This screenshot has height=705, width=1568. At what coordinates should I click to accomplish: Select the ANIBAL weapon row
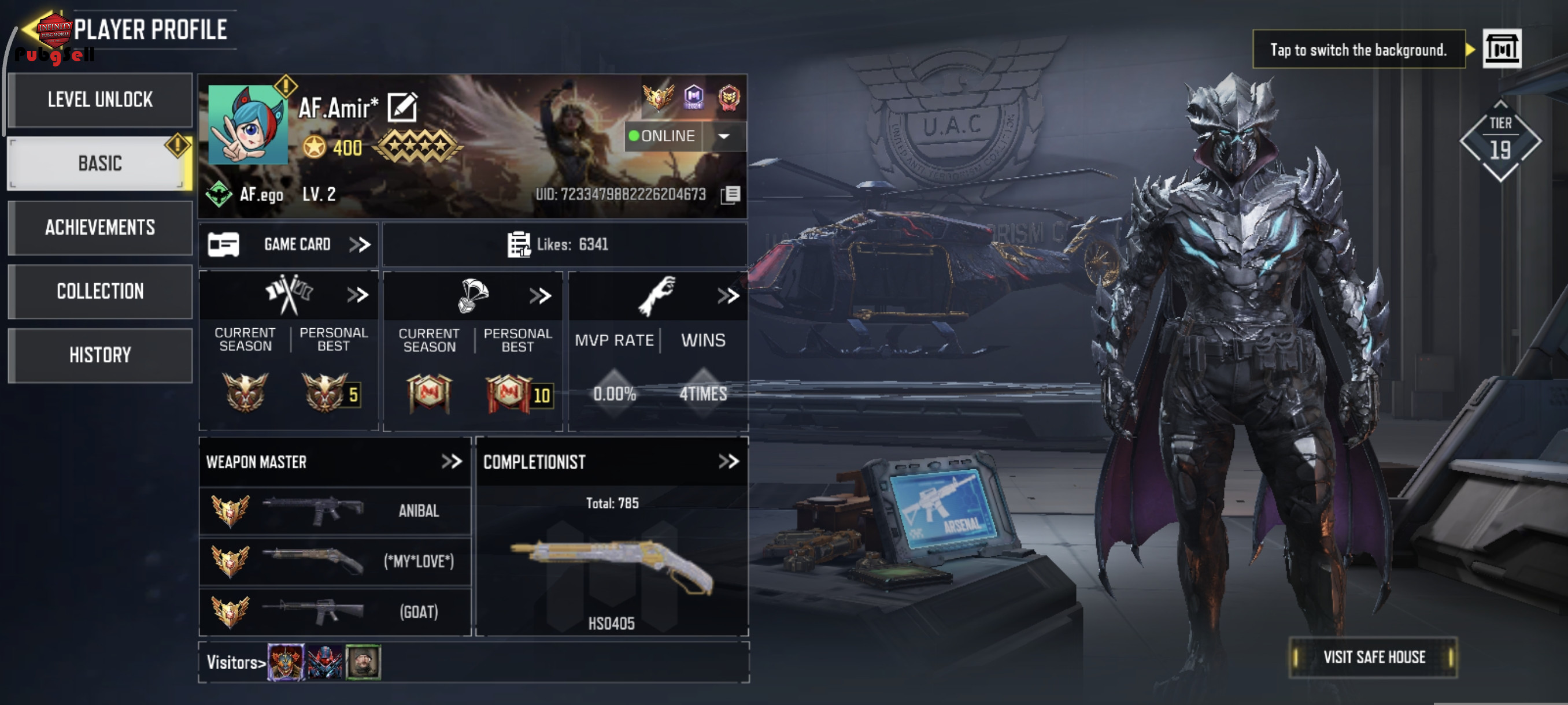pyautogui.click(x=335, y=511)
